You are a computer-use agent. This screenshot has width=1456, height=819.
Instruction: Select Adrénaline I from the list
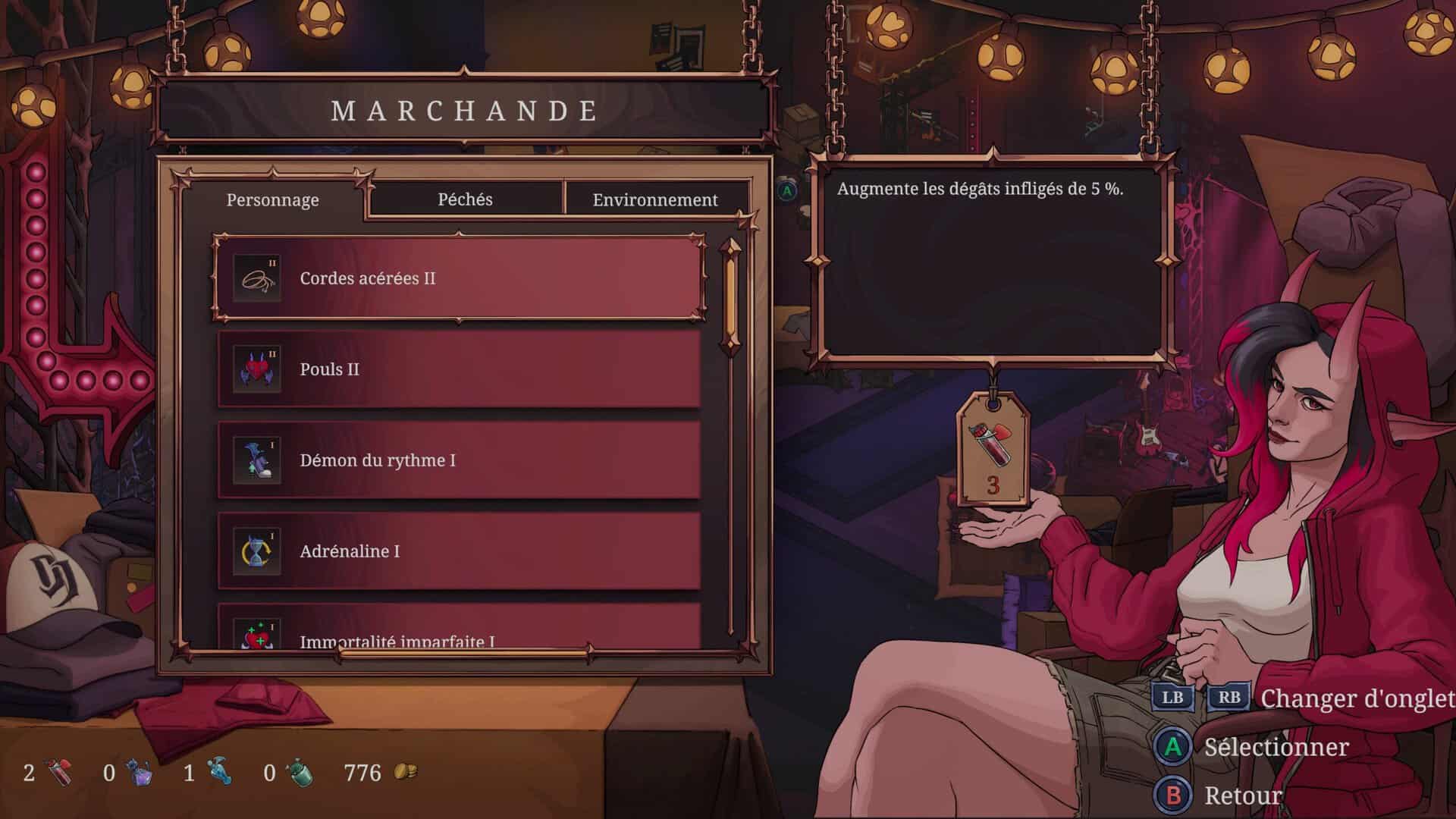[459, 551]
